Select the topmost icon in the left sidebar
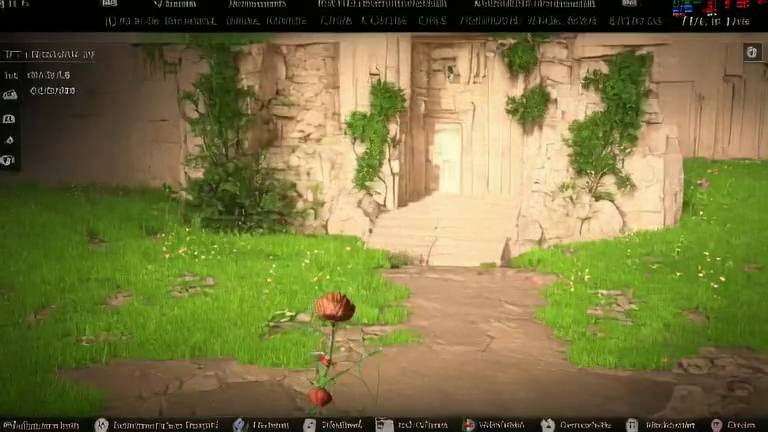 click(10, 95)
